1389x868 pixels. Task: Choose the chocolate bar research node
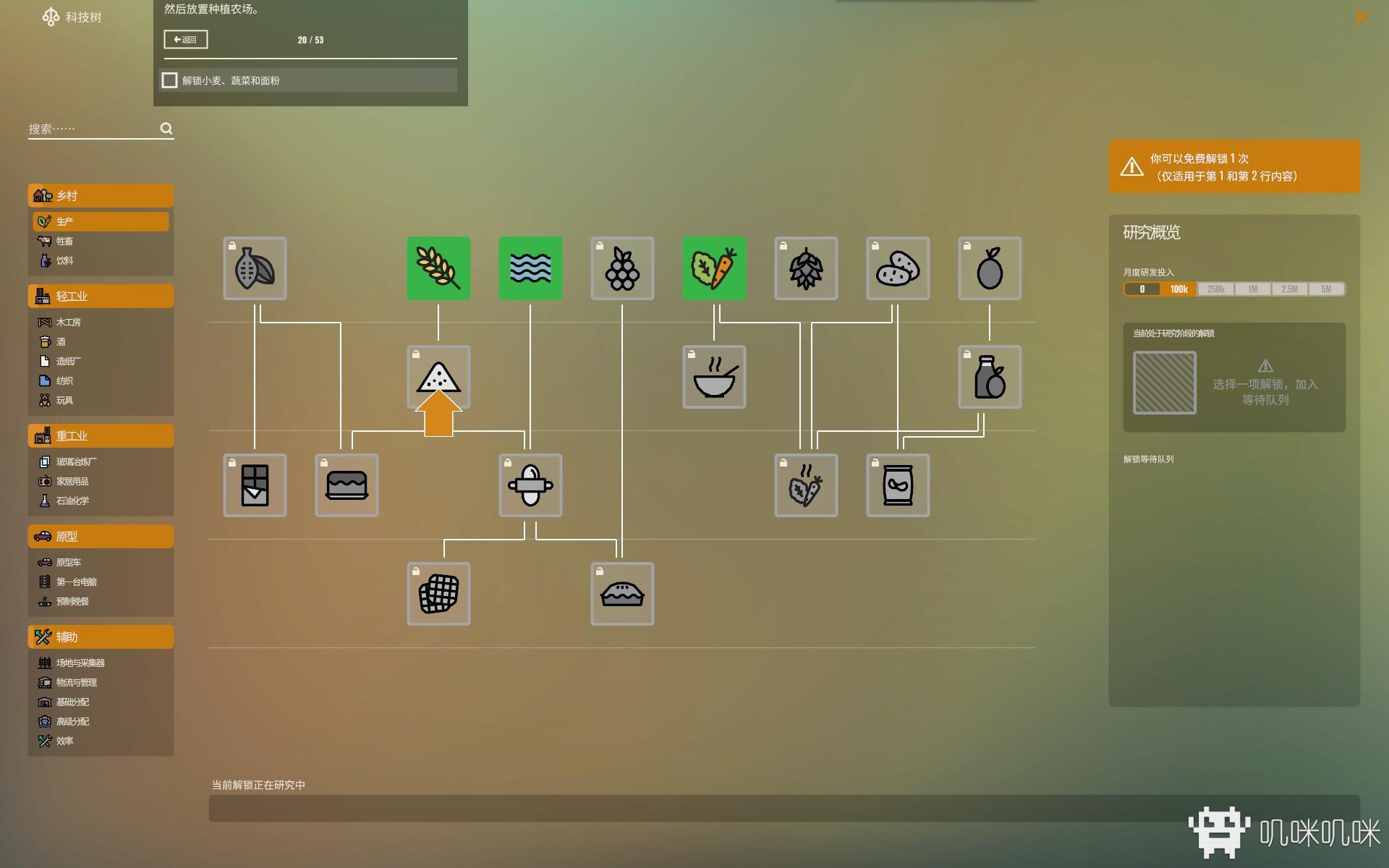[255, 485]
